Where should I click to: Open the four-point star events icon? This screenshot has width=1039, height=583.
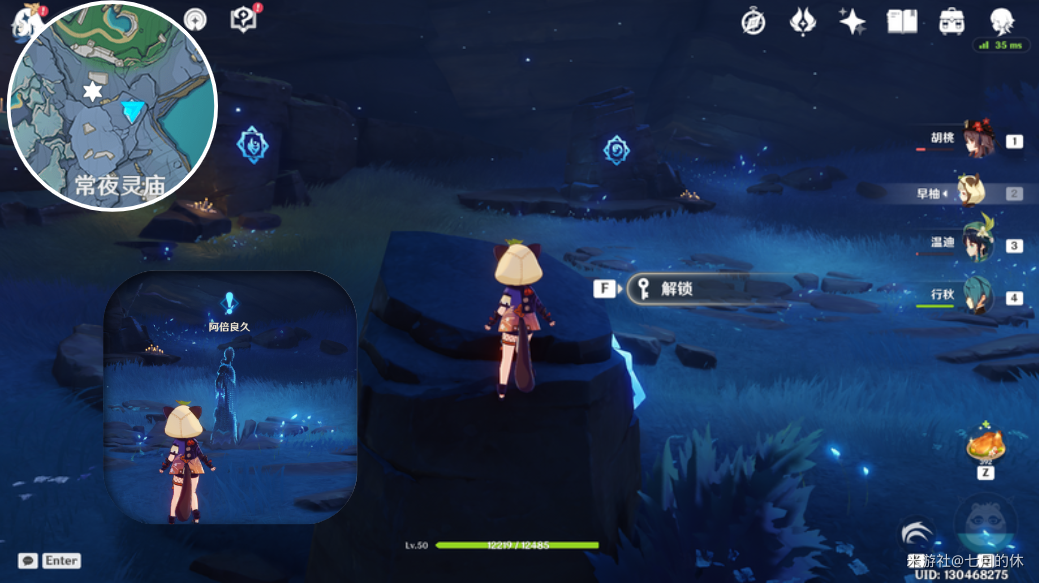(x=852, y=21)
